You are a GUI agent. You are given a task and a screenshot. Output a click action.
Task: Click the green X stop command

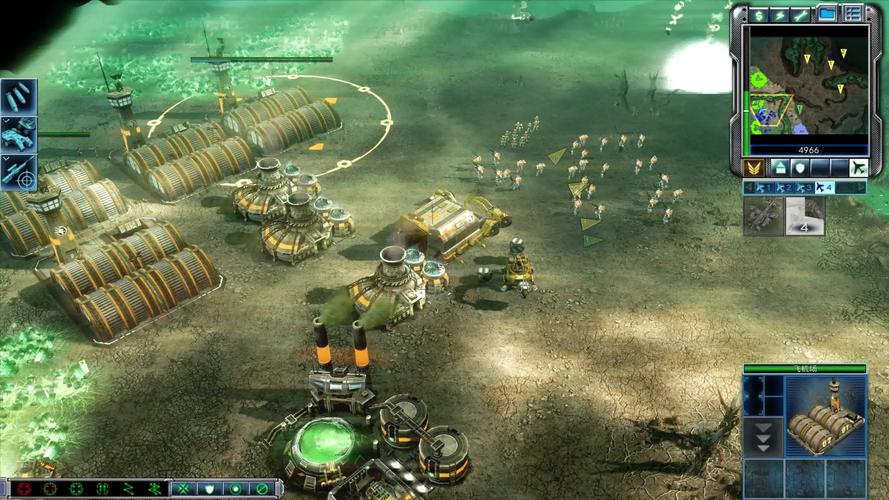pyautogui.click(x=183, y=489)
